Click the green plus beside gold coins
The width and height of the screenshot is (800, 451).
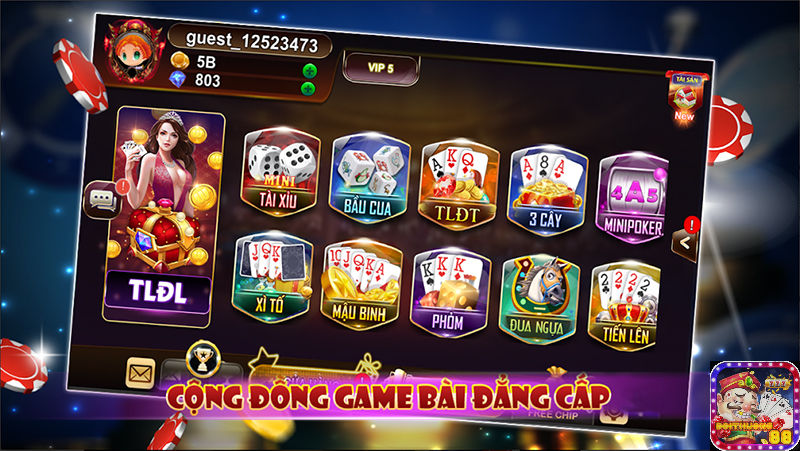(309, 71)
